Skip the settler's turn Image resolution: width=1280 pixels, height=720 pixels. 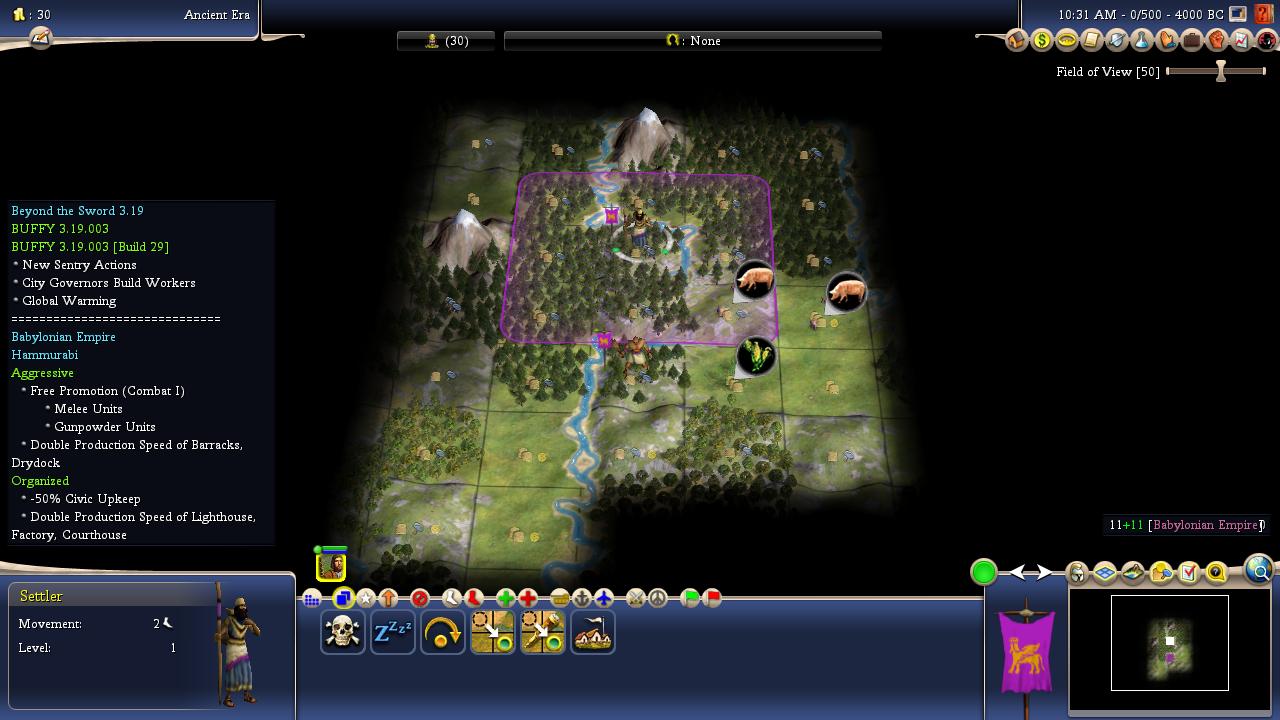443,633
